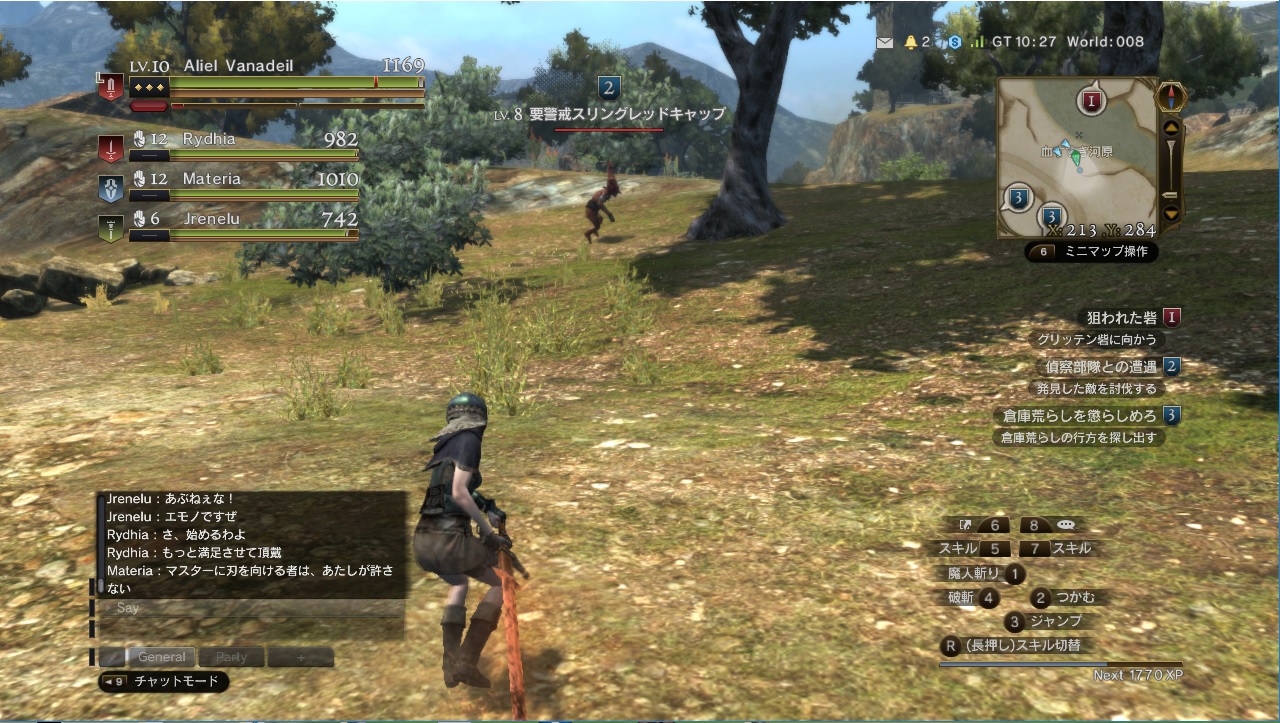Click the minimap's upper zoom arrow

(1170, 128)
